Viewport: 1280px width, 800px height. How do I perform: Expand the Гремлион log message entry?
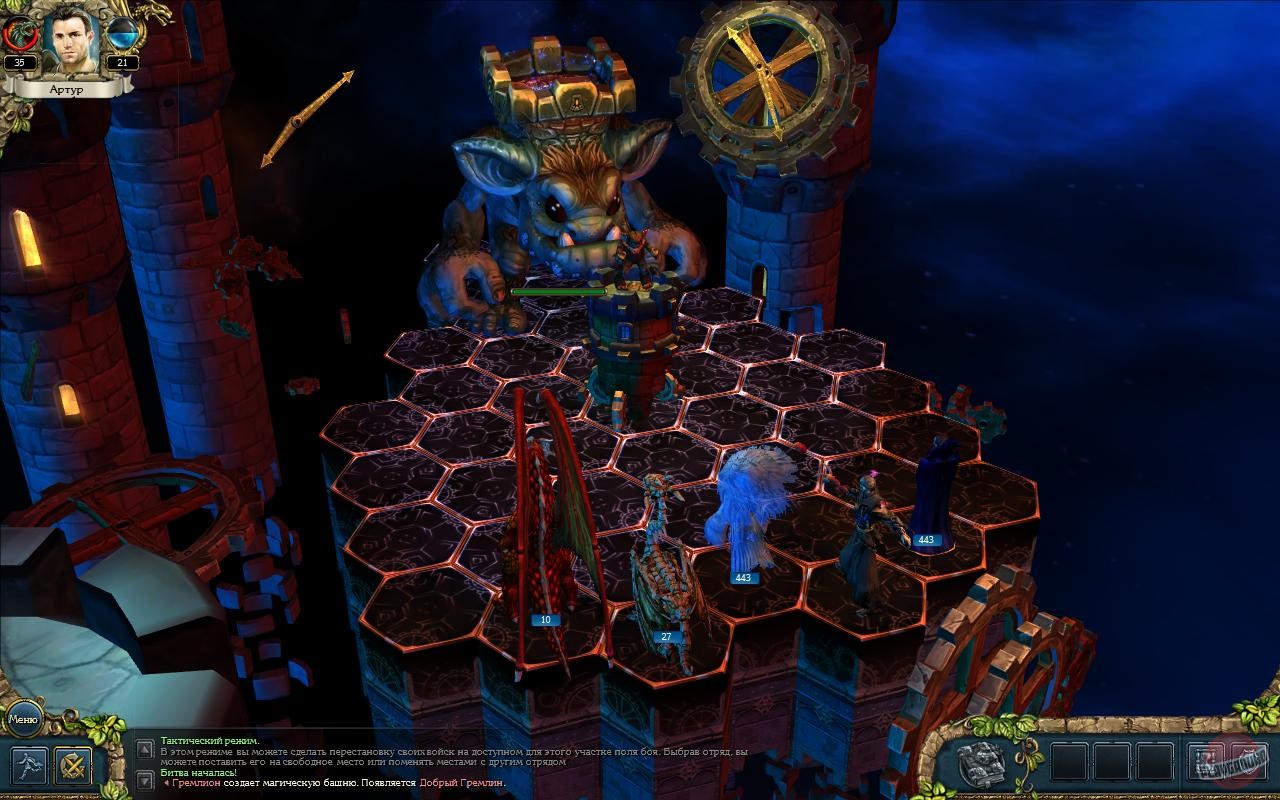(x=167, y=784)
